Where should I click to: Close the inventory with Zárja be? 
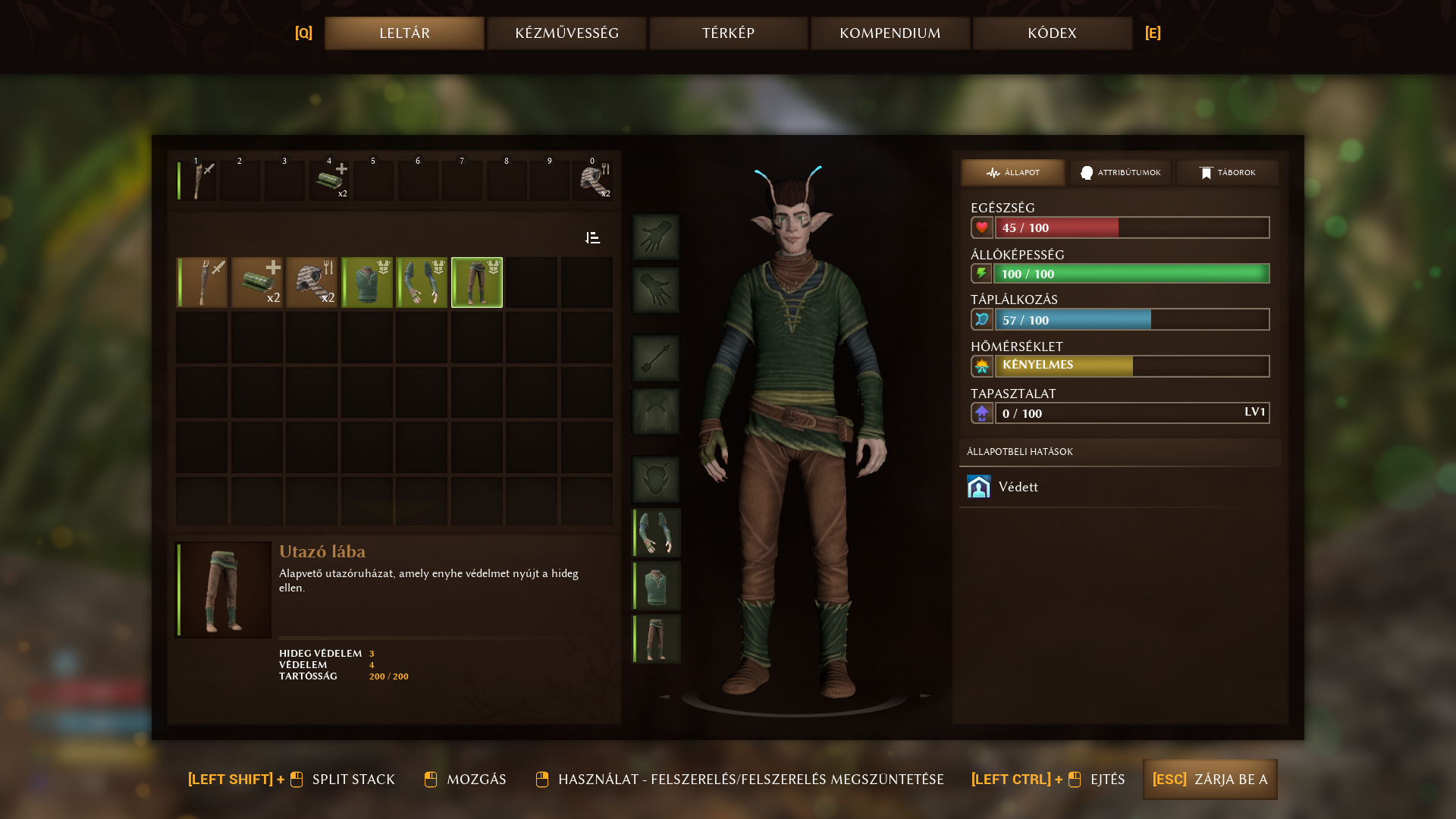pyautogui.click(x=1210, y=780)
